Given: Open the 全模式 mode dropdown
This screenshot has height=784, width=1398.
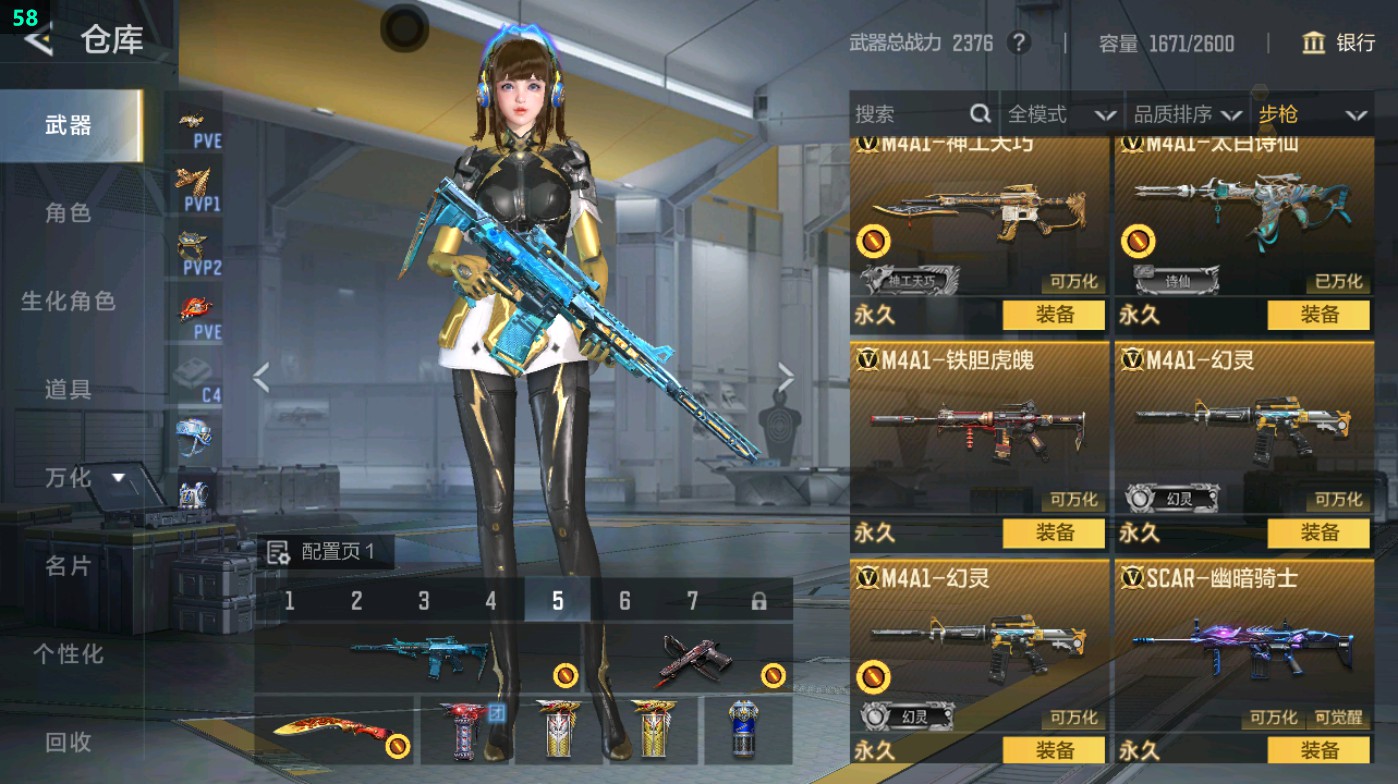Looking at the screenshot, I should point(1060,115).
